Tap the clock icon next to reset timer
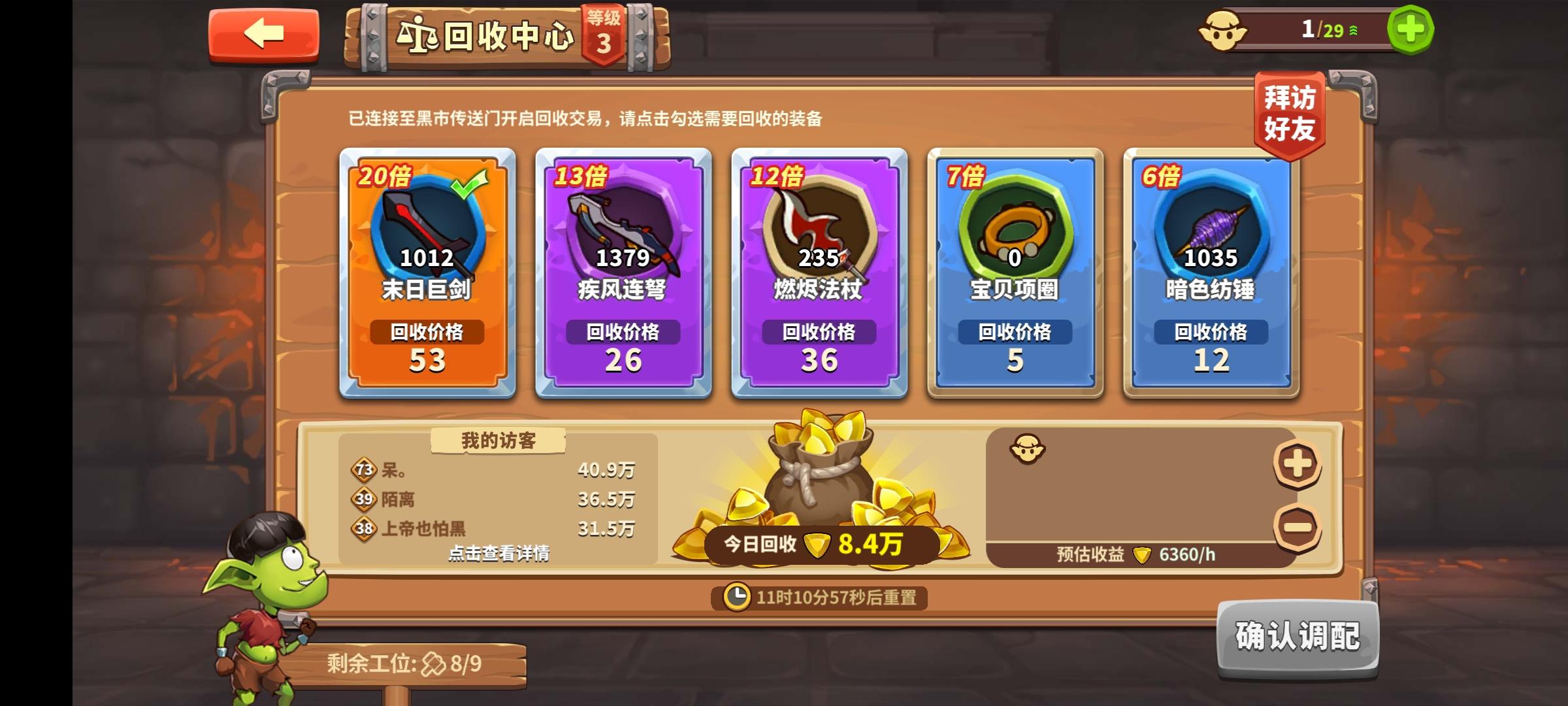 (737, 597)
